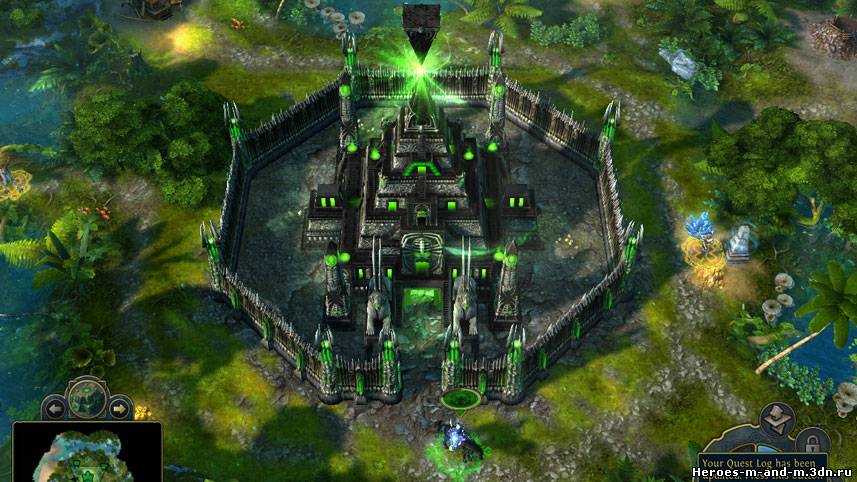The width and height of the screenshot is (857, 482).
Task: Open the quest log scroll button
Action: click(x=776, y=420)
